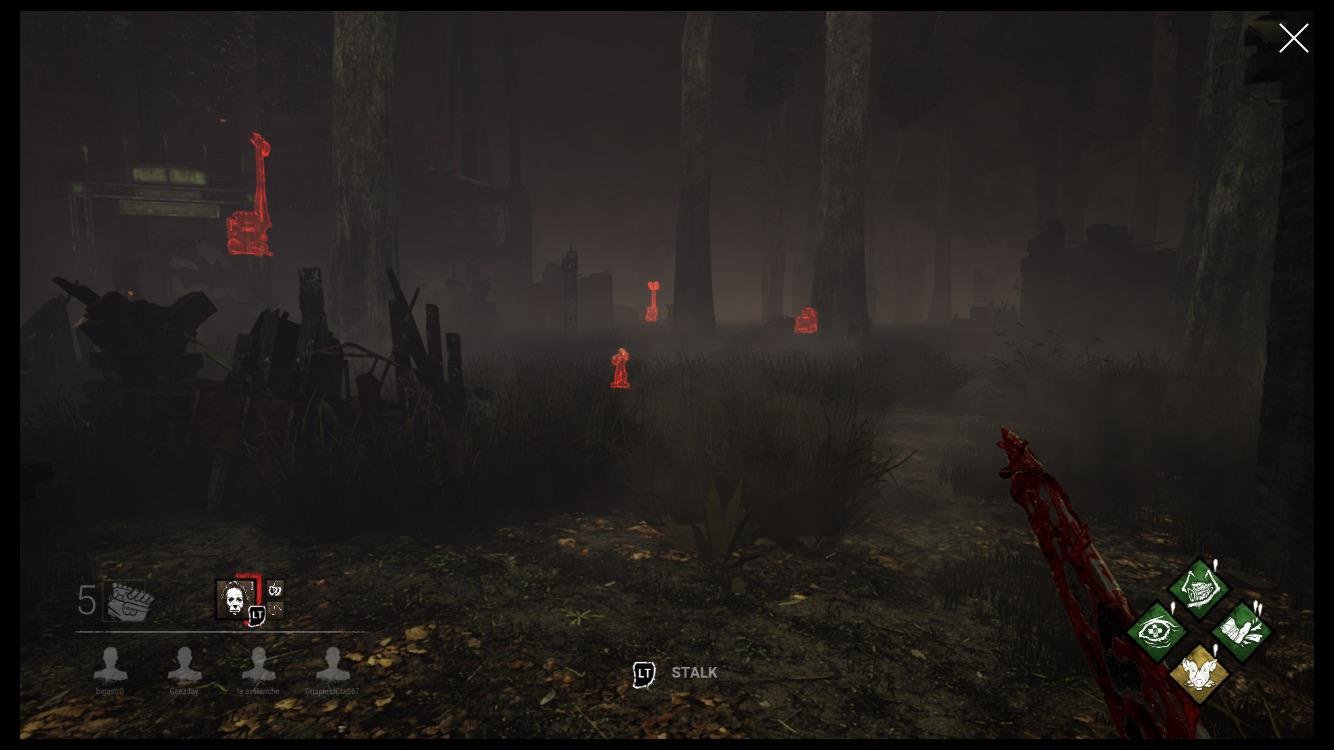Select the yellow perk diamond at the bottom
1334x750 pixels.
[x=1199, y=673]
